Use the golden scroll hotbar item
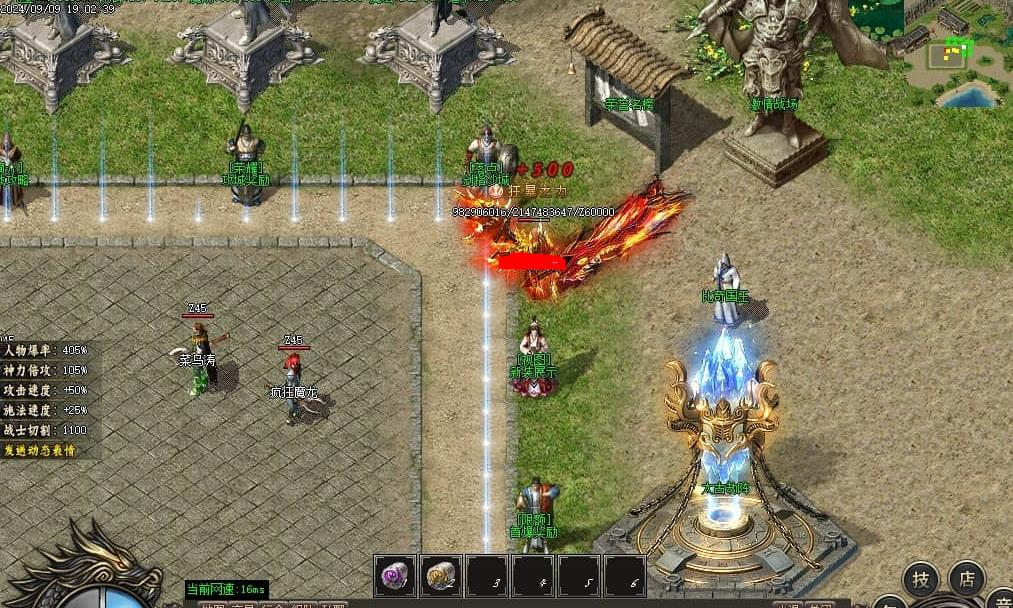The height and width of the screenshot is (608, 1013). point(442,576)
